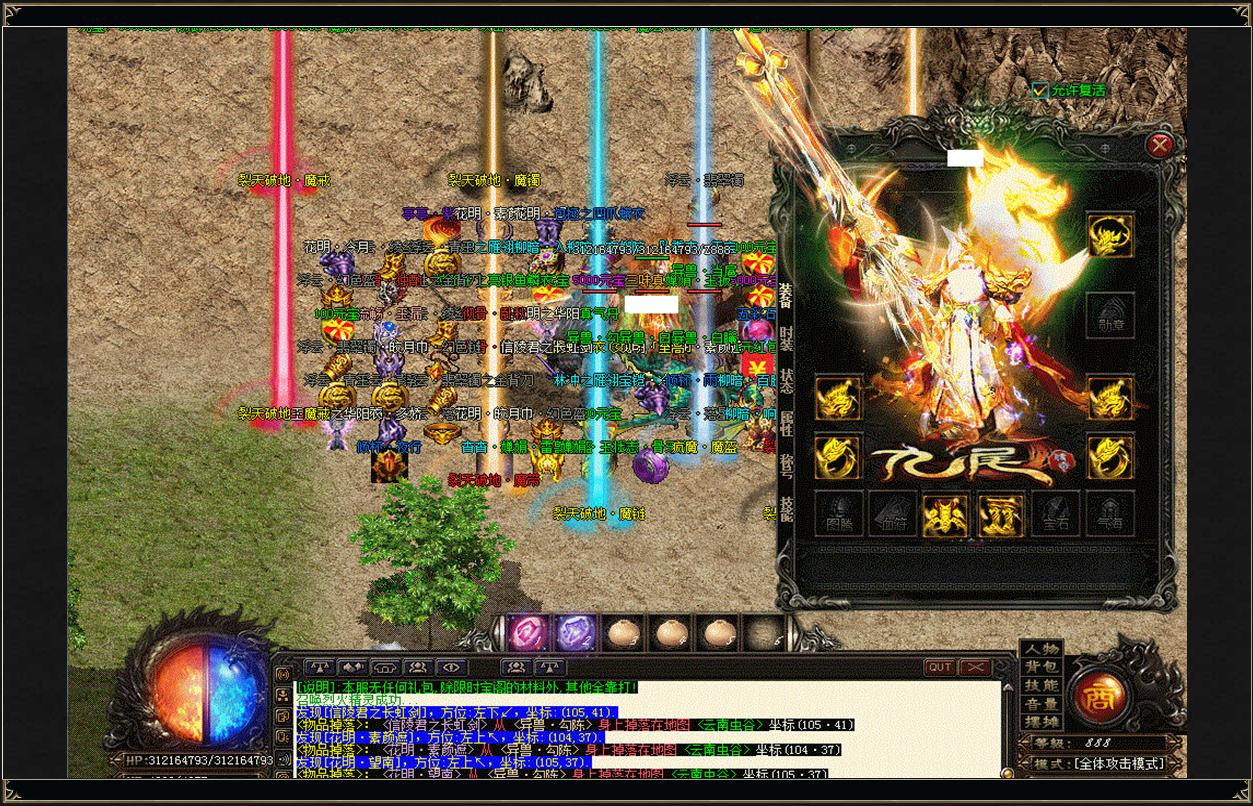This screenshot has width=1253, height=806.
Task: Click the QUT button above chat
Action: 940,667
